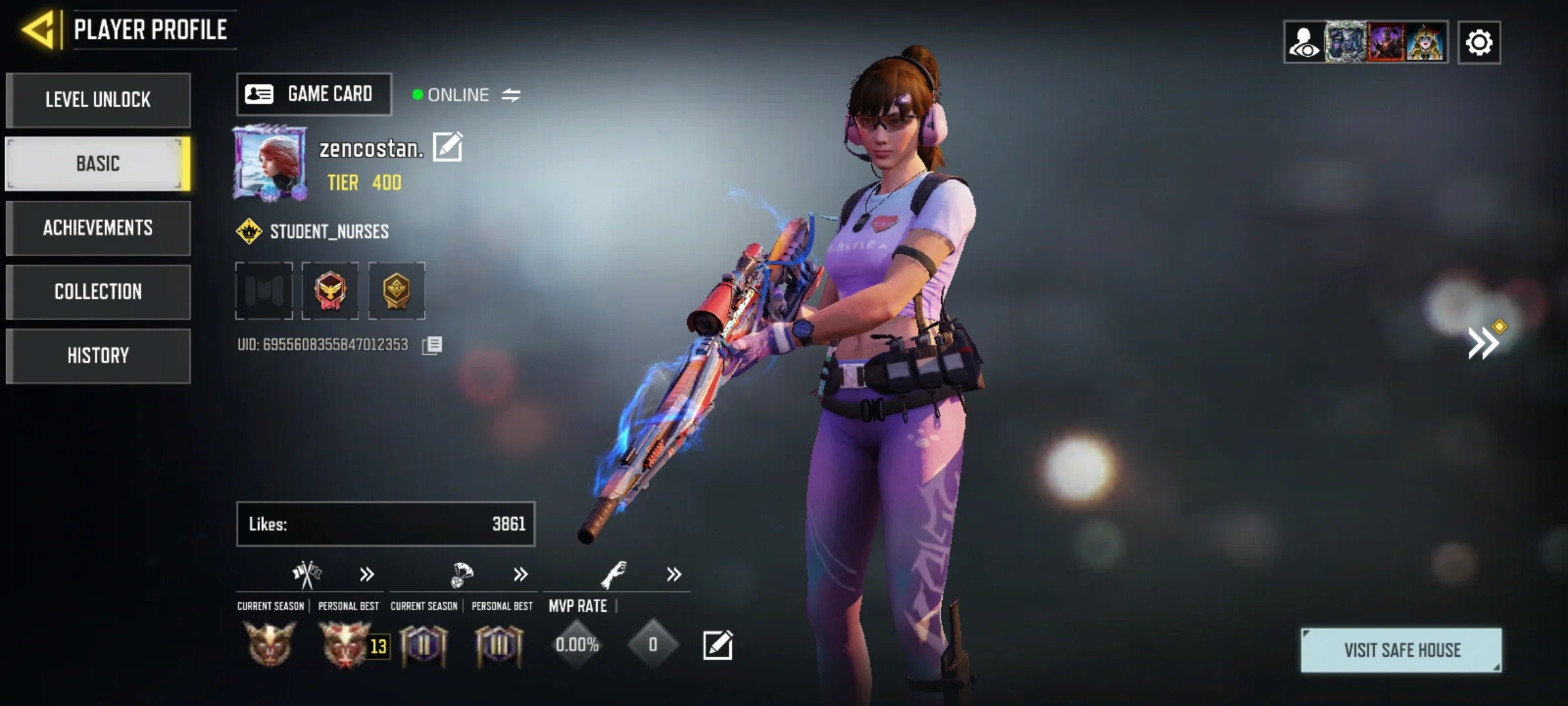
Task: Open the profile visitors eye icon
Action: pos(1303,43)
